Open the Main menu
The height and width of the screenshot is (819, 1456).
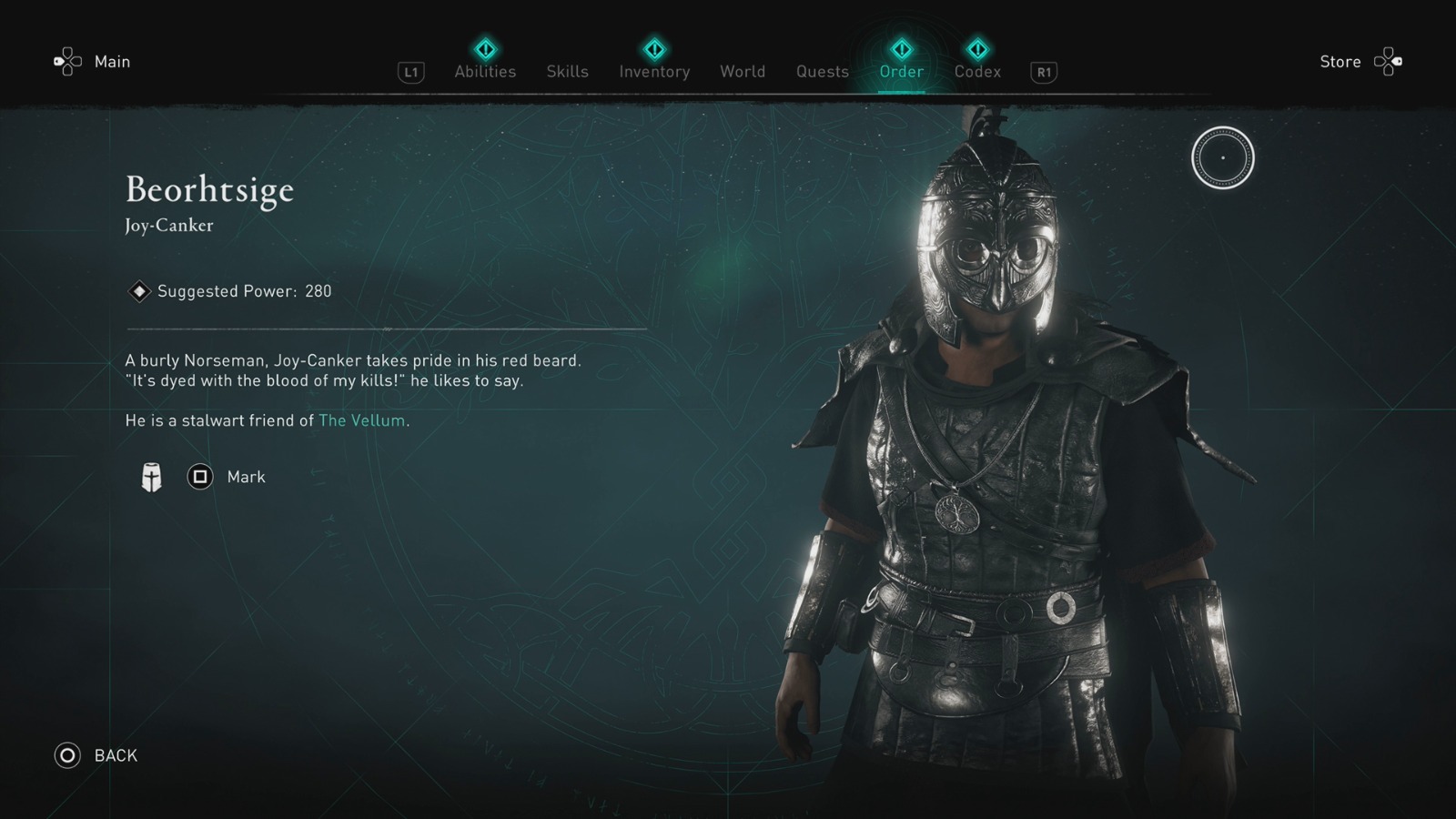(x=112, y=62)
